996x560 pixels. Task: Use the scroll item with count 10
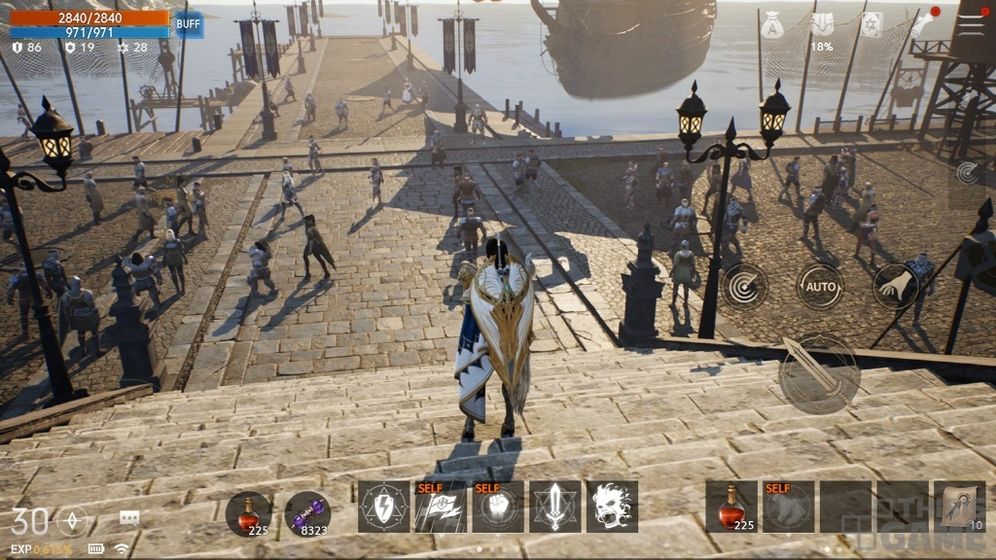pyautogui.click(x=960, y=507)
